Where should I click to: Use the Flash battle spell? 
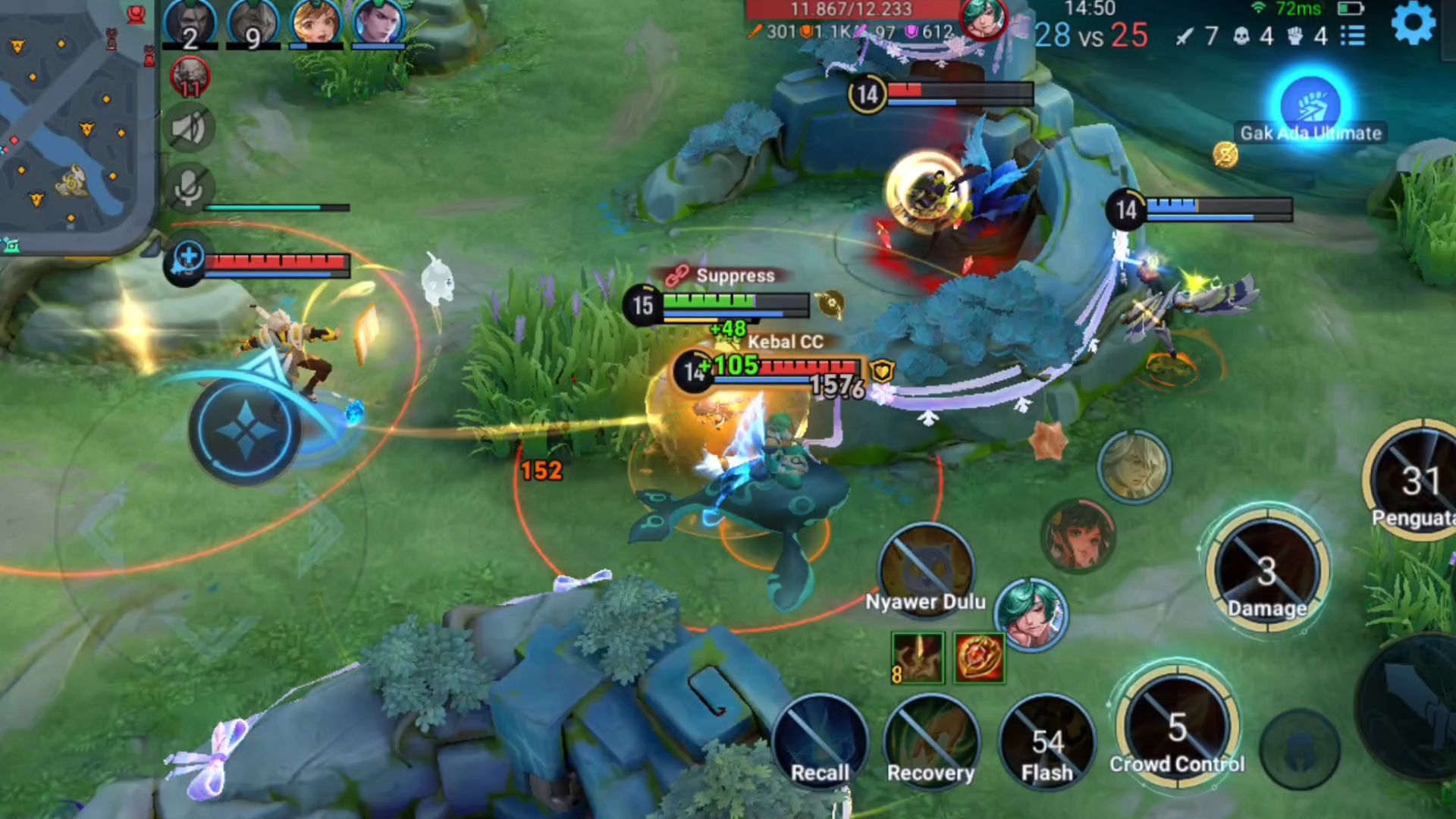(x=1047, y=743)
